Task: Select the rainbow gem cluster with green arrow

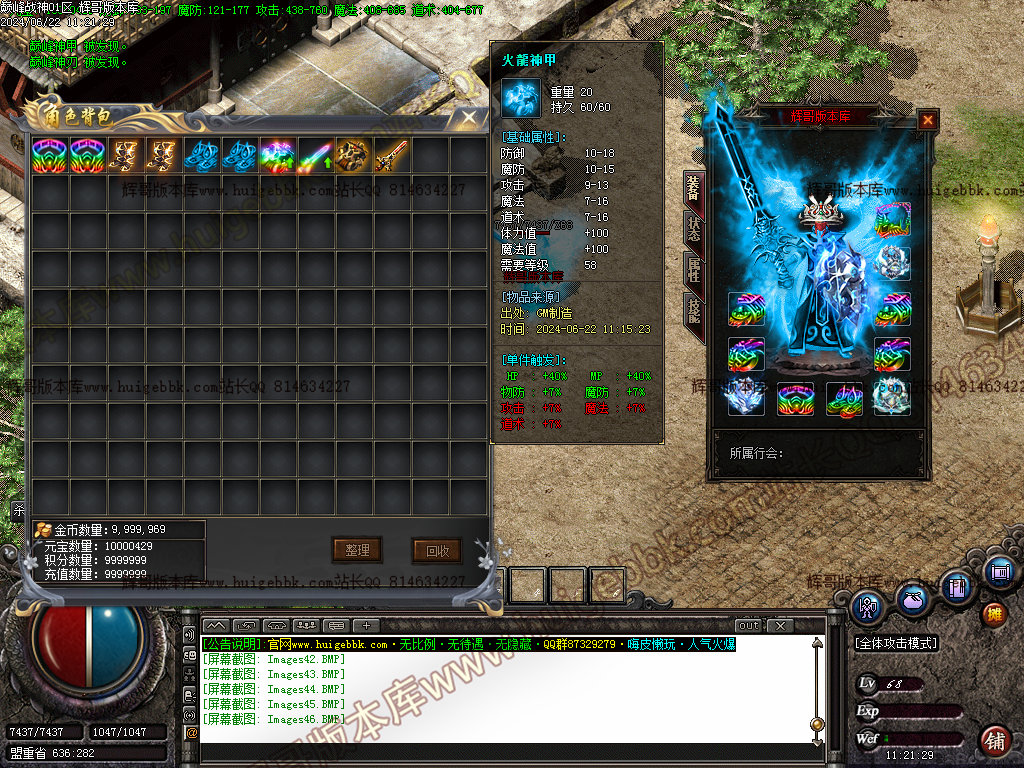Action: click(x=277, y=155)
